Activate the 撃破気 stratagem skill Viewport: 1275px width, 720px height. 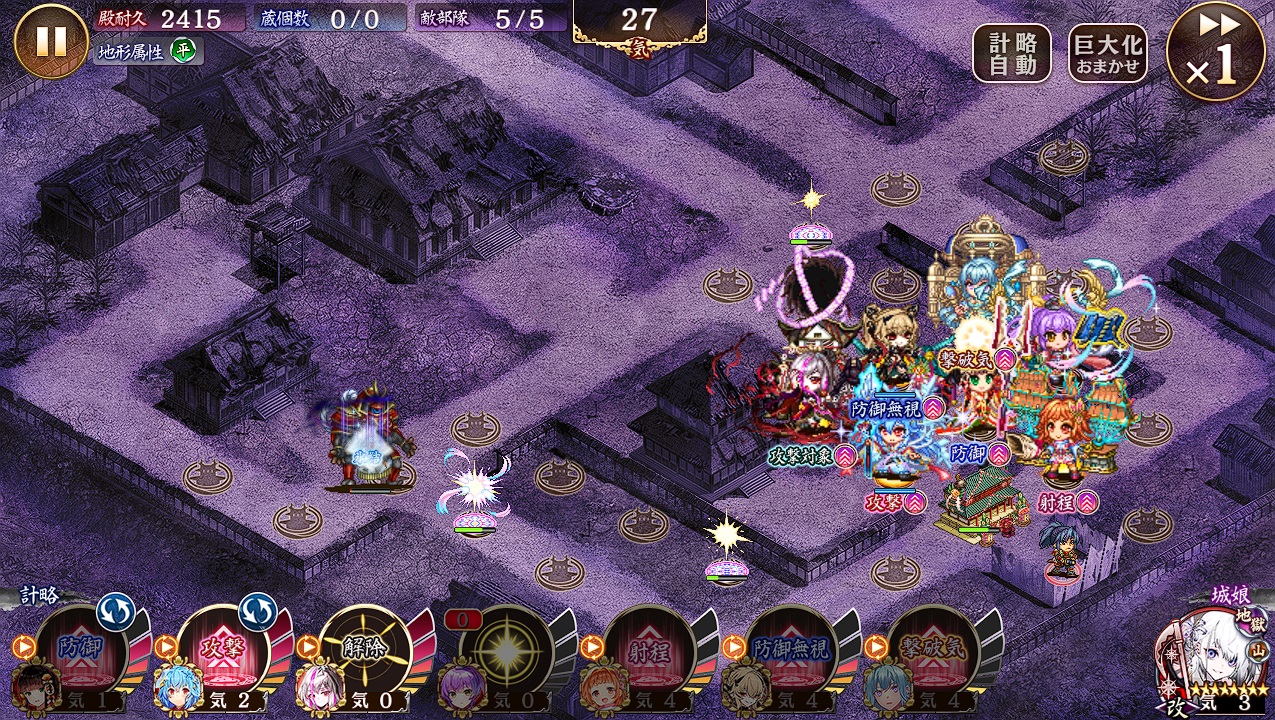tap(932, 650)
